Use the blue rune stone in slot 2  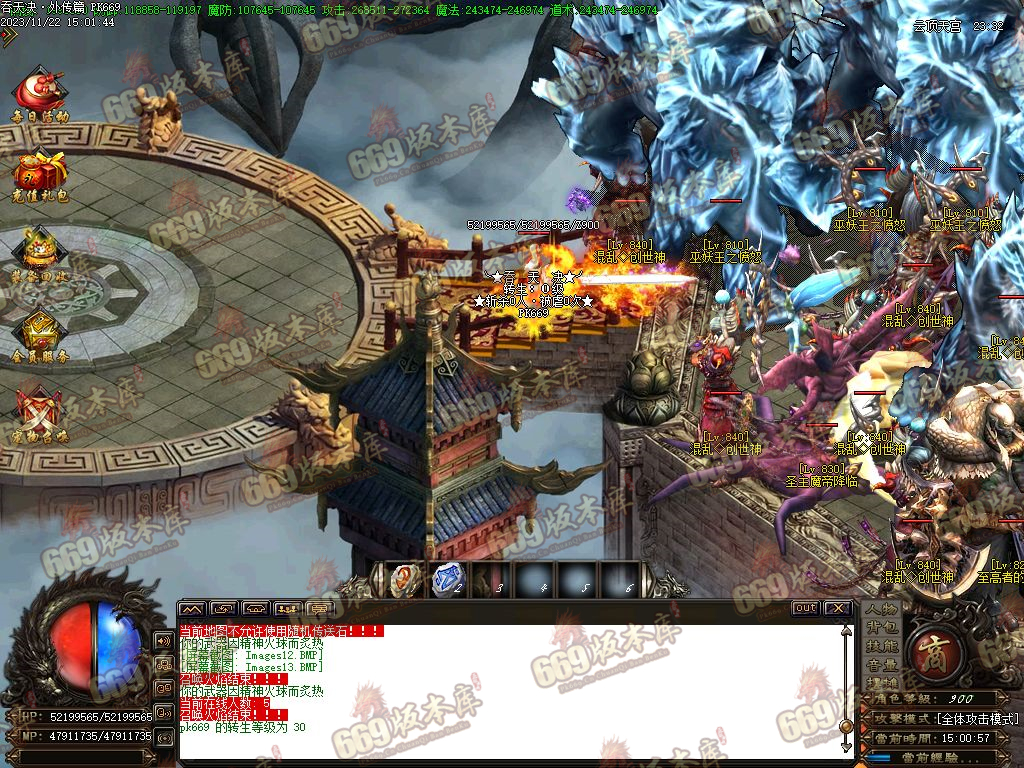[x=447, y=579]
